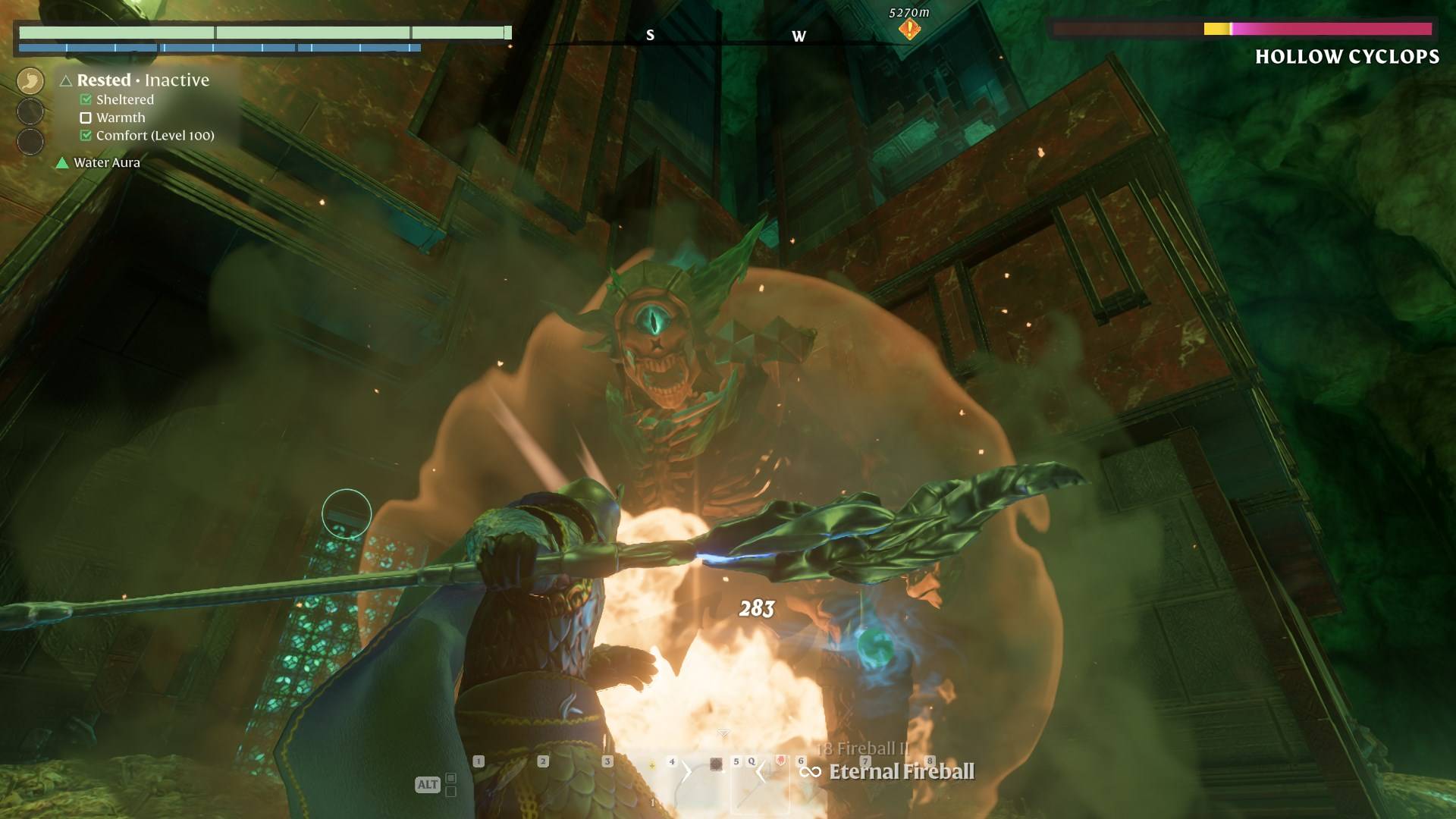Image resolution: width=1456 pixels, height=819 pixels.
Task: Select the stomach food buff icon
Action: tap(30, 81)
